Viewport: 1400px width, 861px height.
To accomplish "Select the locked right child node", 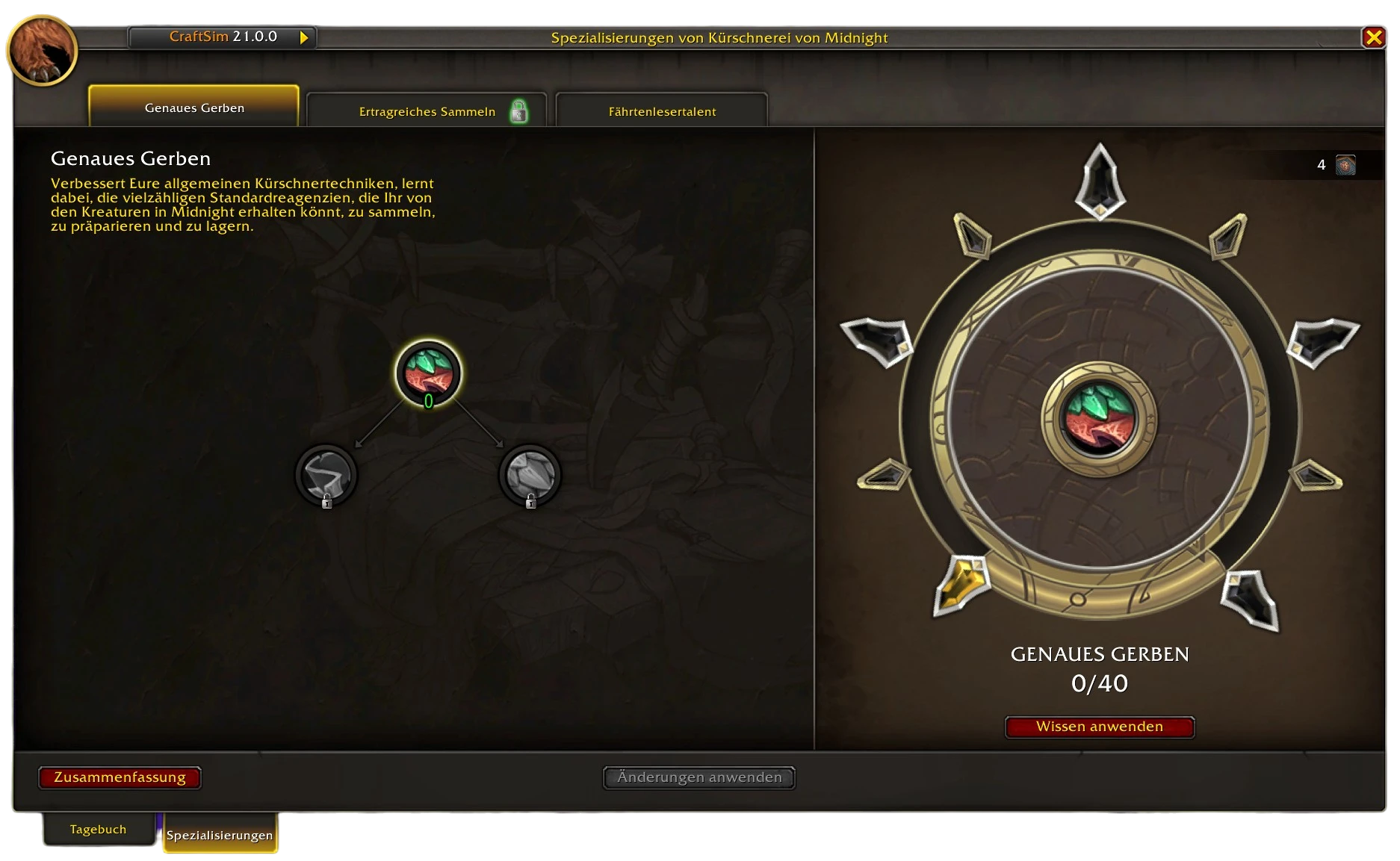I will point(530,475).
